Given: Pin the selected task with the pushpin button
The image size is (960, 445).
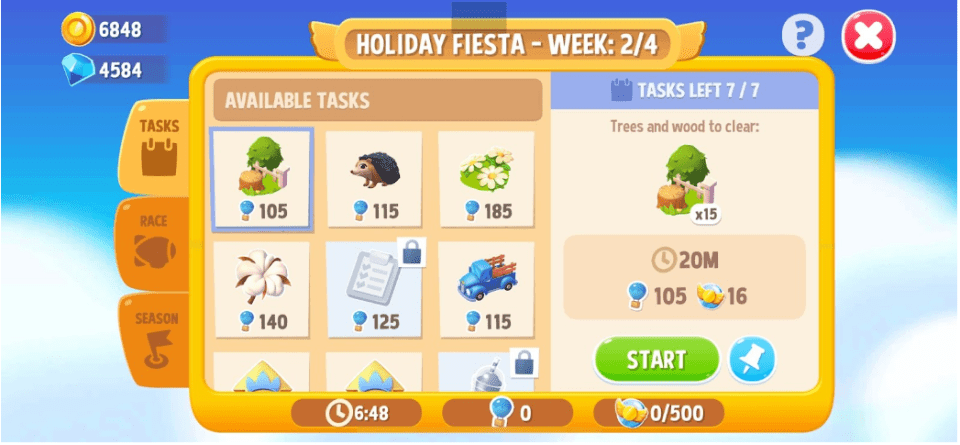Looking at the screenshot, I should [751, 360].
